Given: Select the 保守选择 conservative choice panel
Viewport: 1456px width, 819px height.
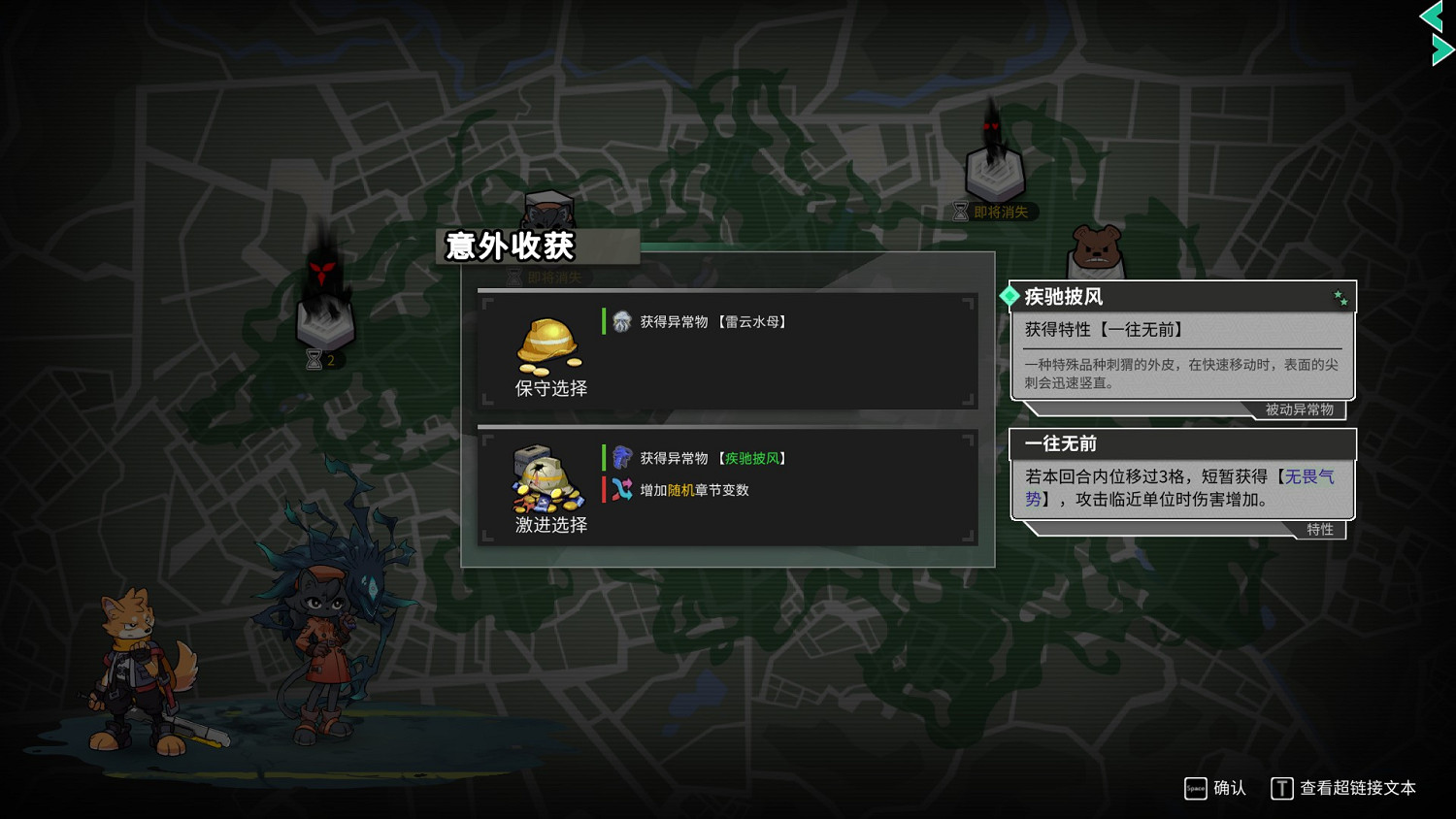Looking at the screenshot, I should [728, 351].
